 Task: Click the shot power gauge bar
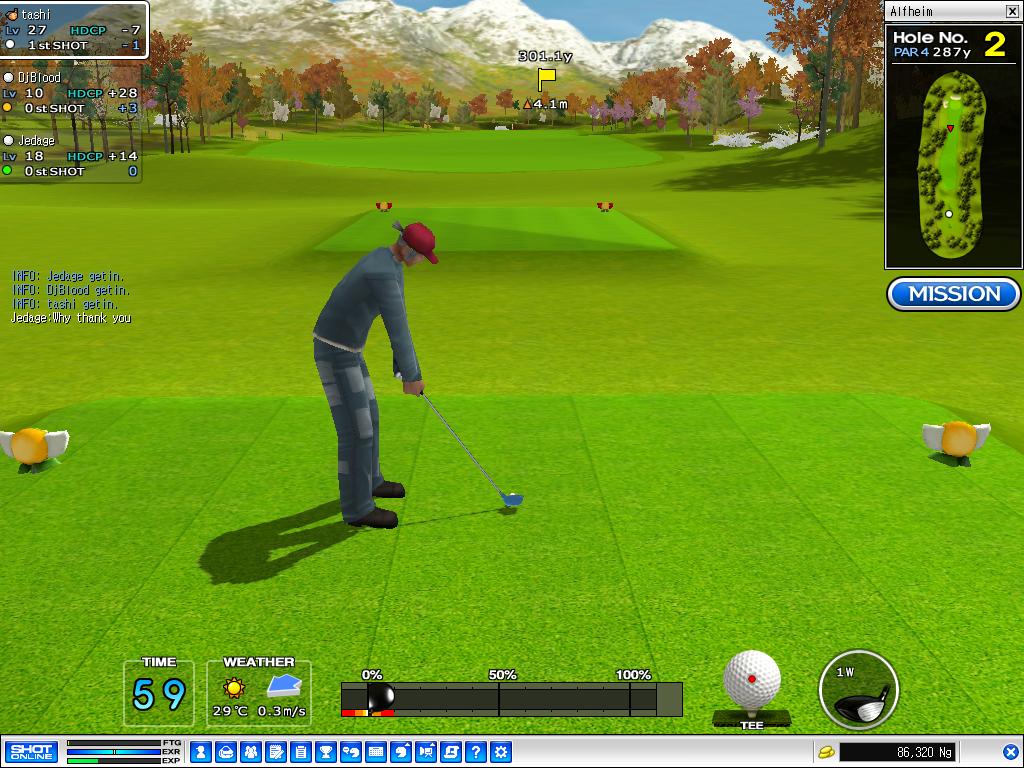tap(511, 699)
